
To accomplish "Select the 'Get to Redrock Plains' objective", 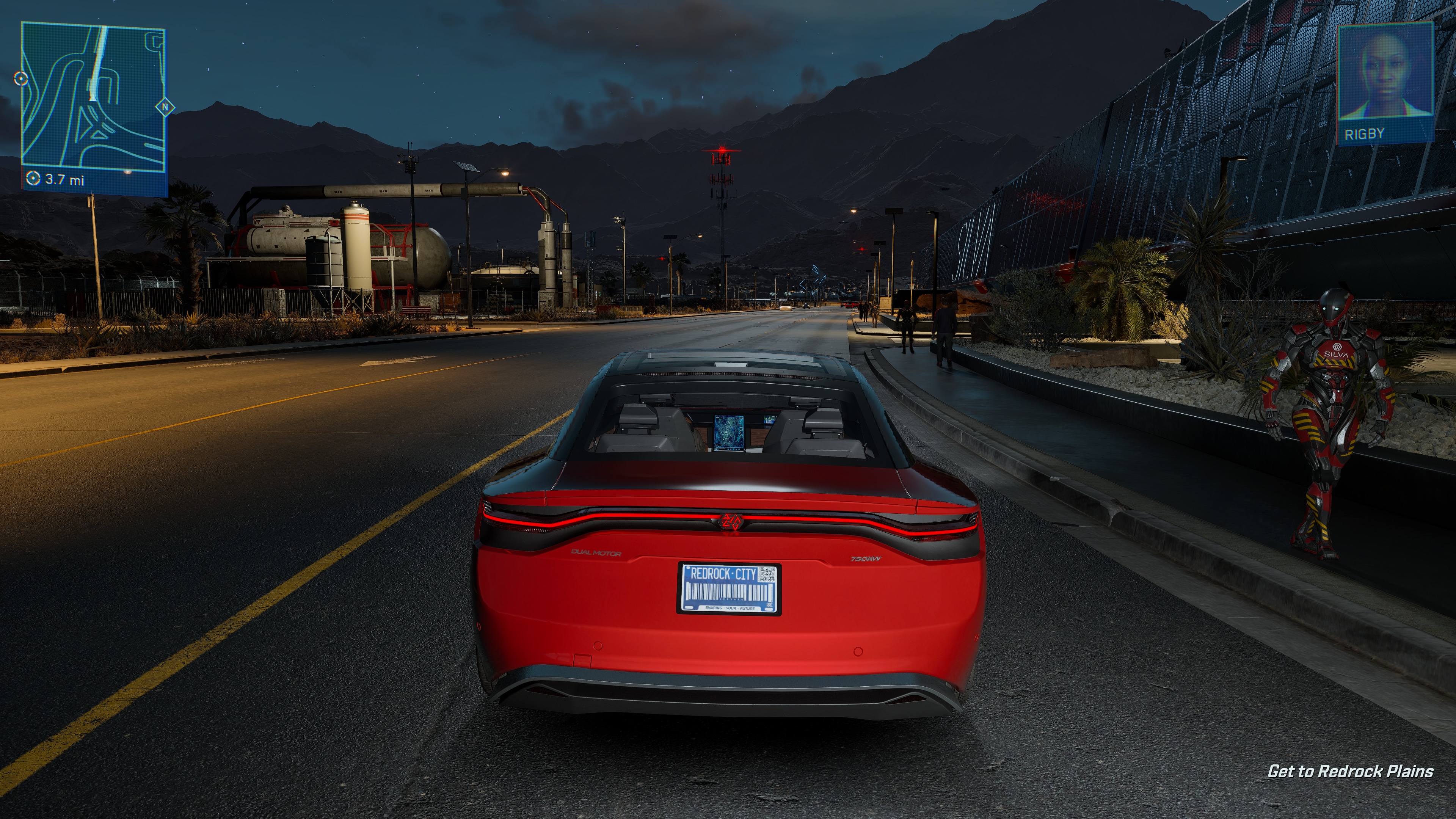I will pyautogui.click(x=1350, y=772).
